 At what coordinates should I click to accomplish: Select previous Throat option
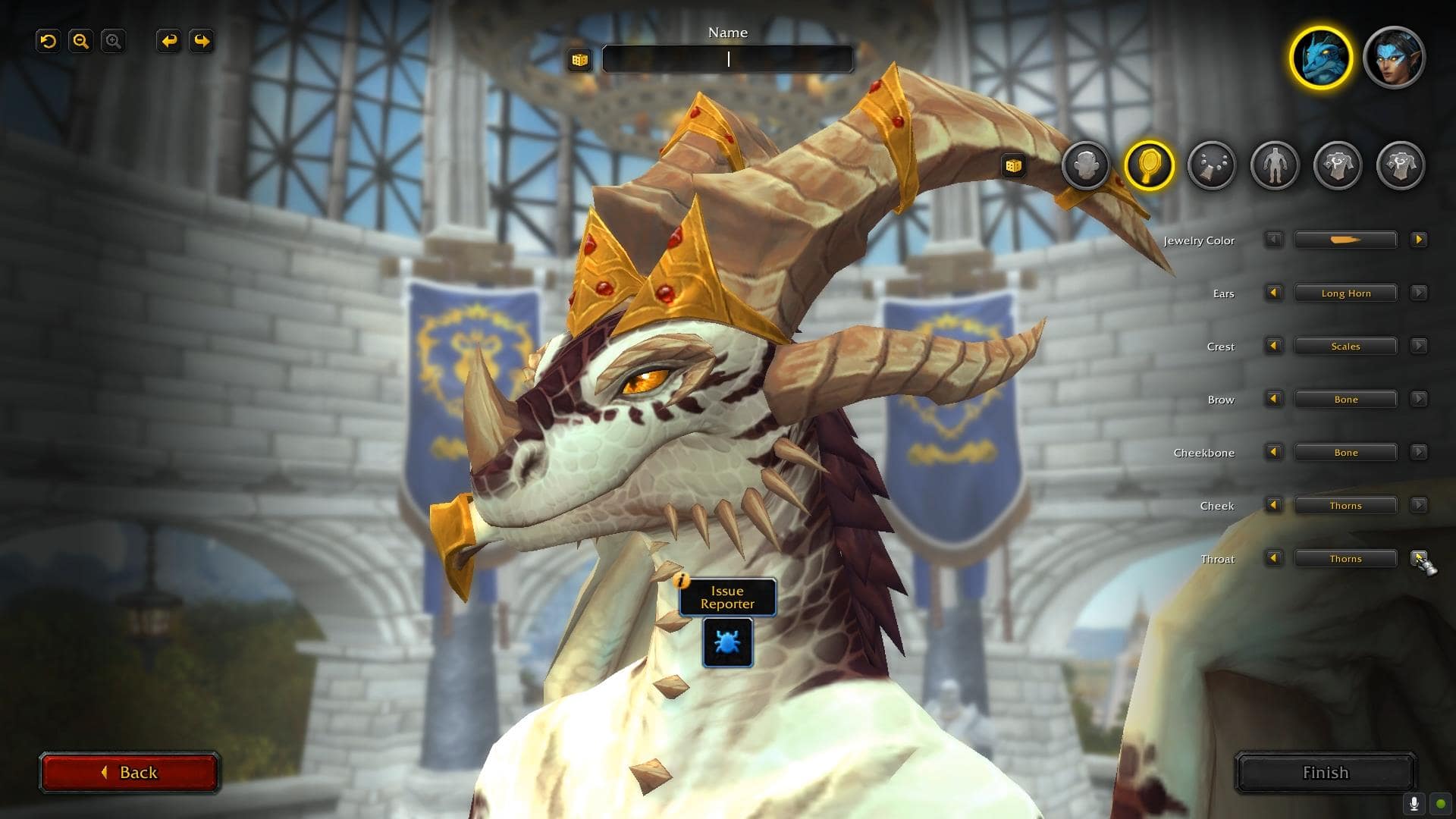[x=1273, y=558]
